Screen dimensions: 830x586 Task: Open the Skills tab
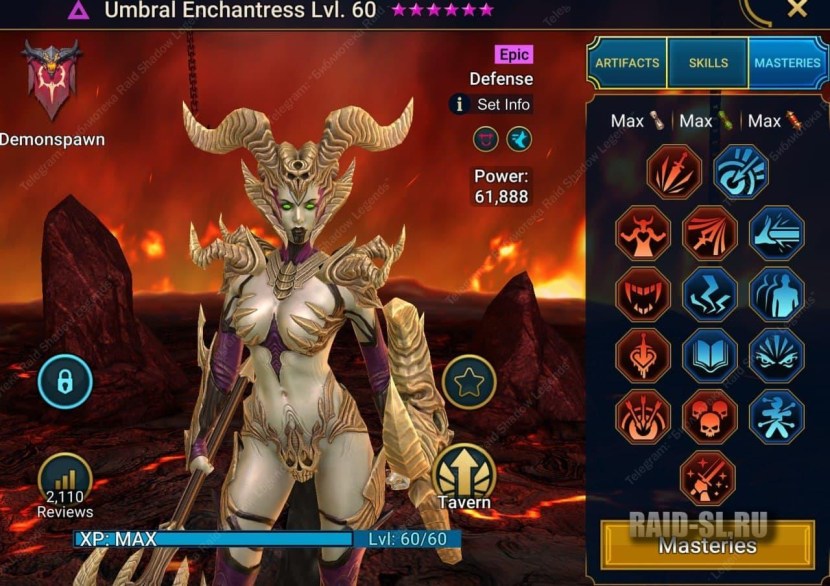click(708, 63)
